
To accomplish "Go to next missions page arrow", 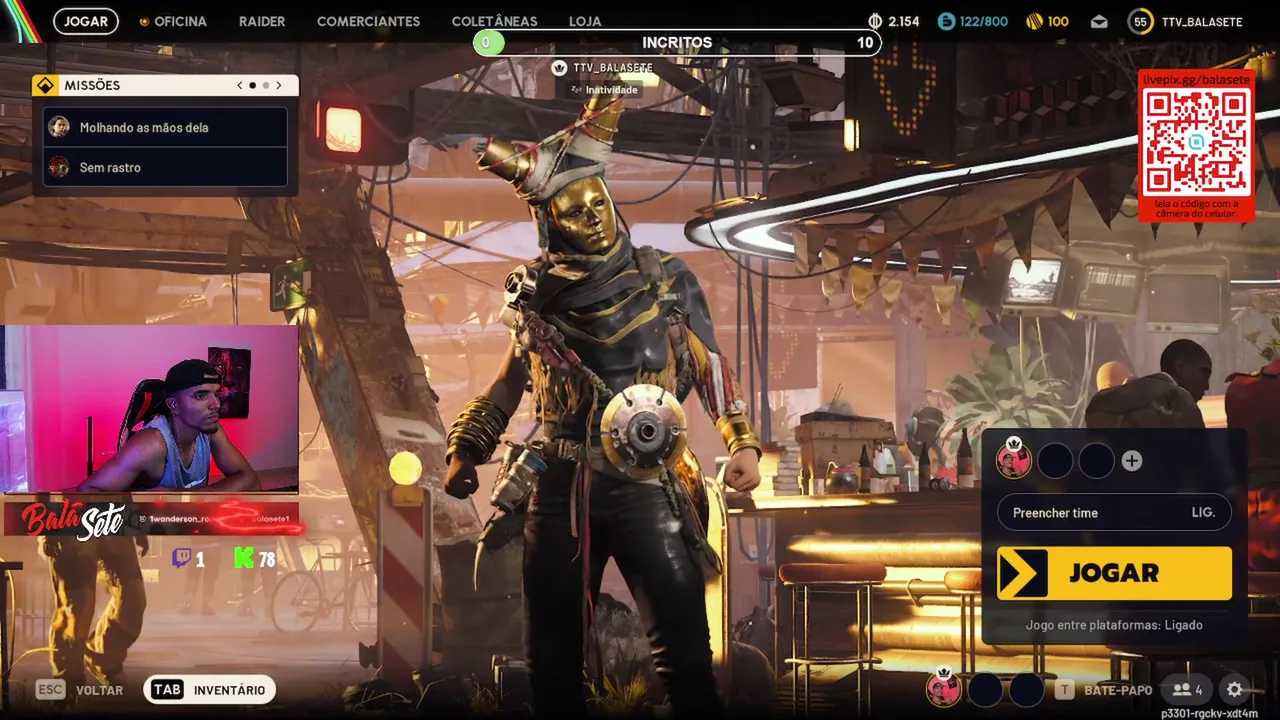I will pos(279,86).
